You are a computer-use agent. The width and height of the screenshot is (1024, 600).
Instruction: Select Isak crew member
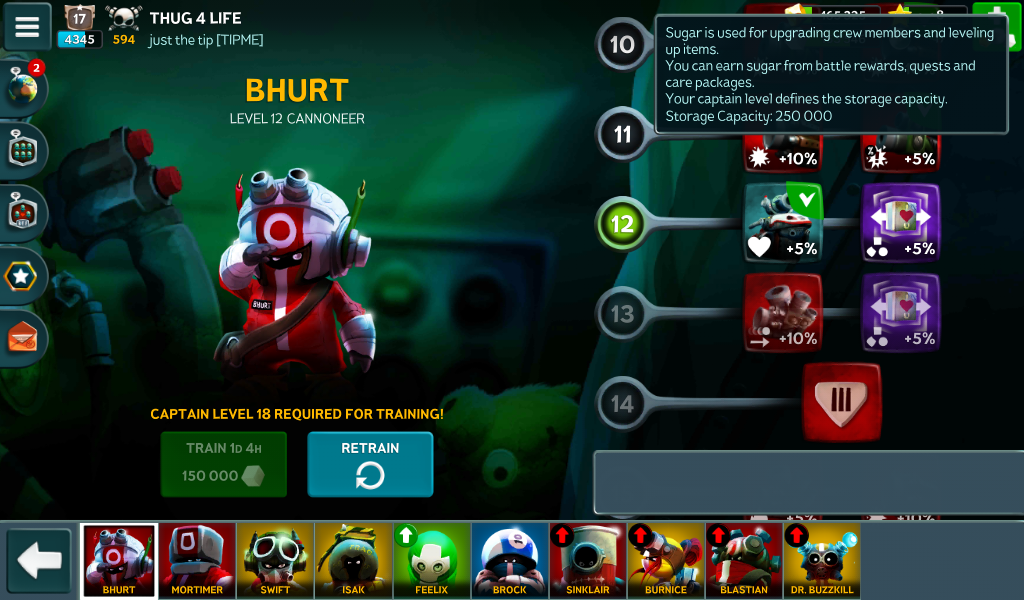point(353,560)
